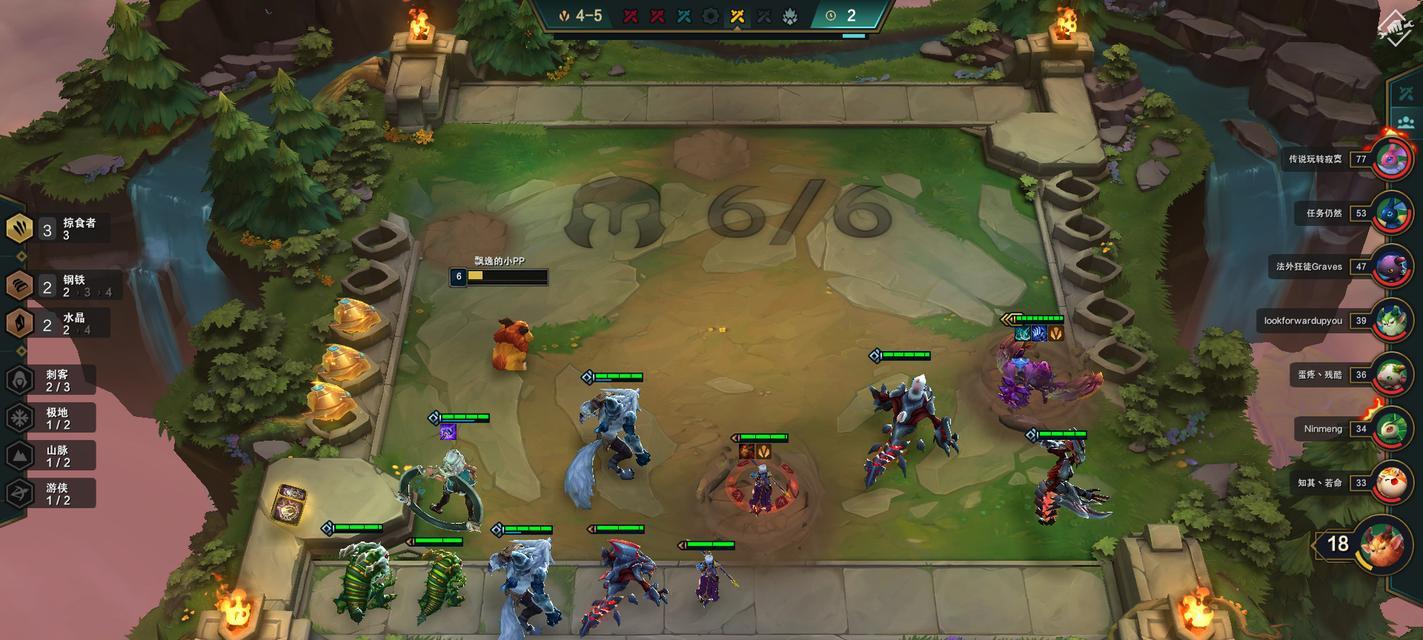The width and height of the screenshot is (1423, 640).
Task: Select the current round's crossed-swords stage marker
Action: tap(738, 16)
